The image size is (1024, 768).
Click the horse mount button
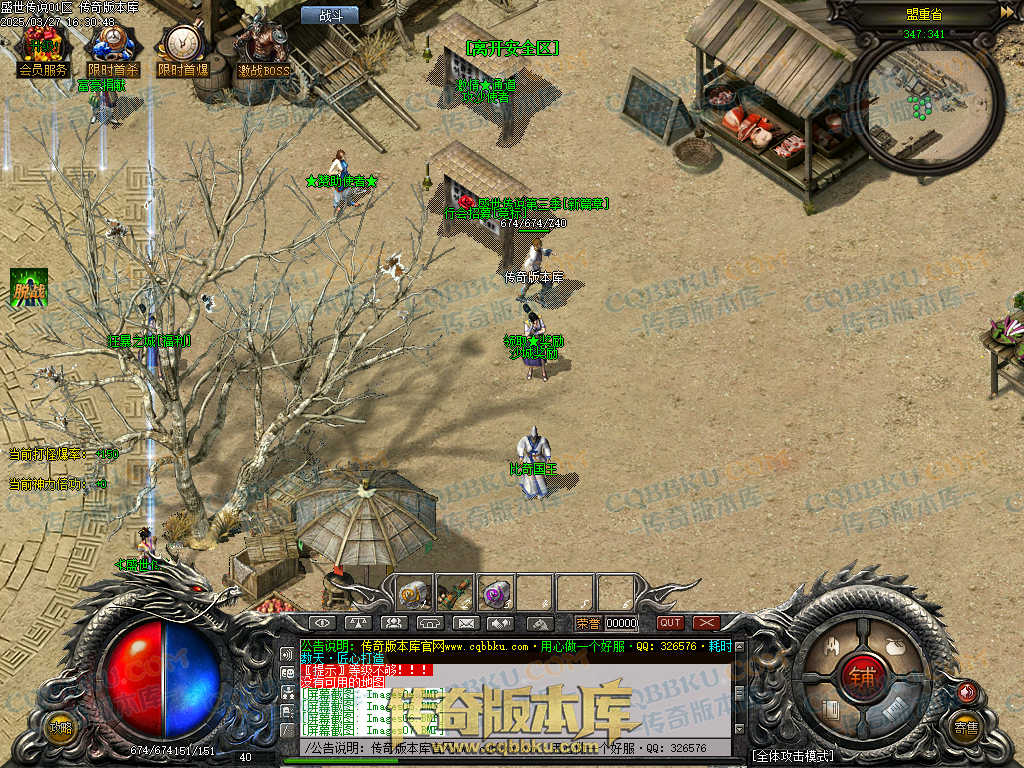coord(539,623)
